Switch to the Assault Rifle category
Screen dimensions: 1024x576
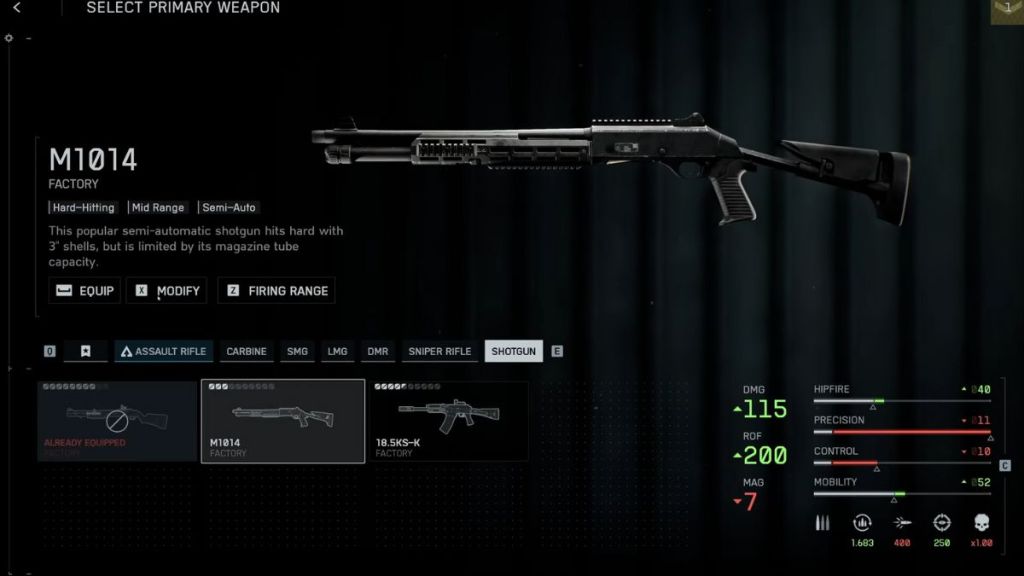click(x=163, y=351)
